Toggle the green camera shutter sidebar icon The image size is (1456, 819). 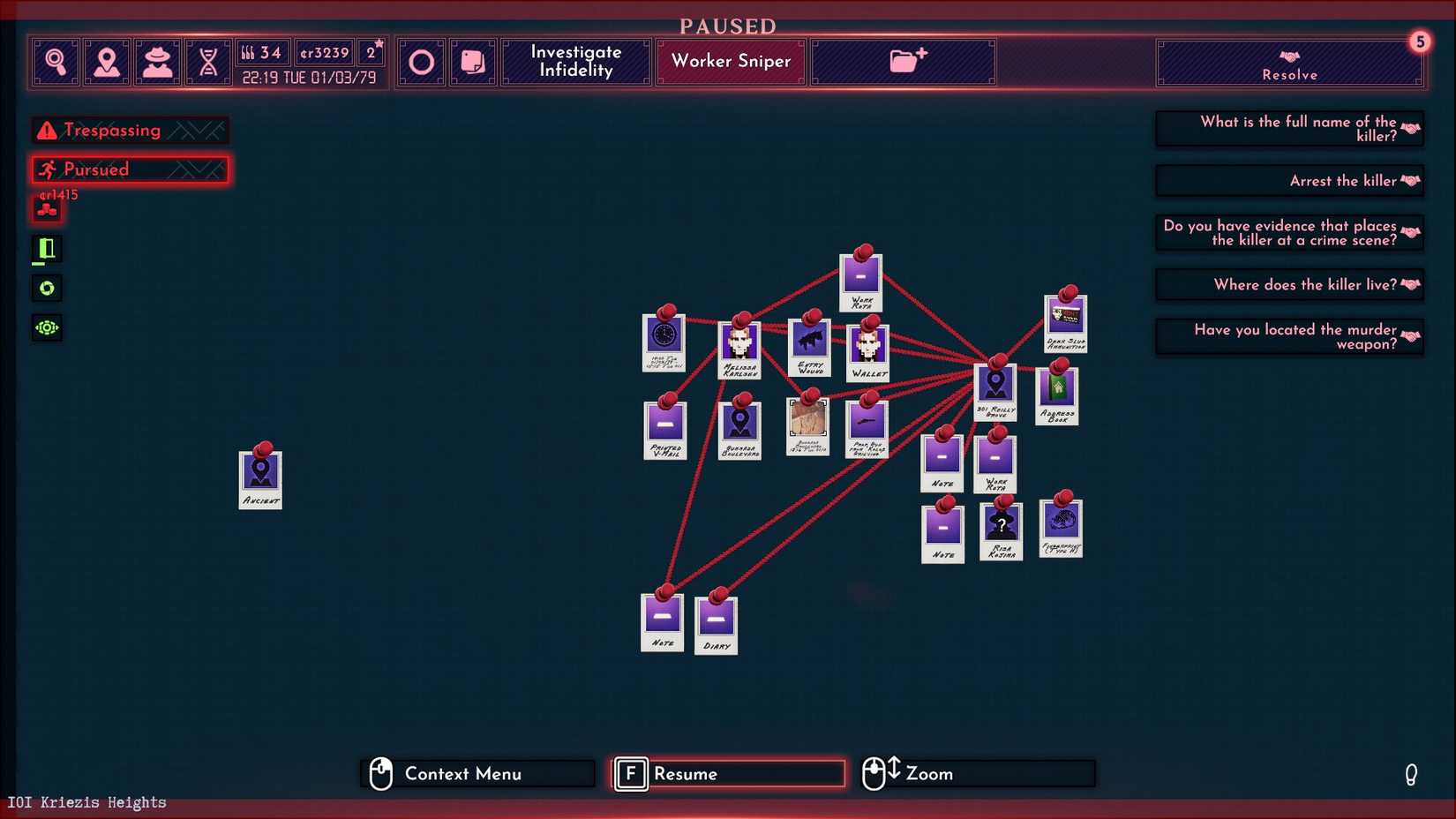pyautogui.click(x=46, y=288)
